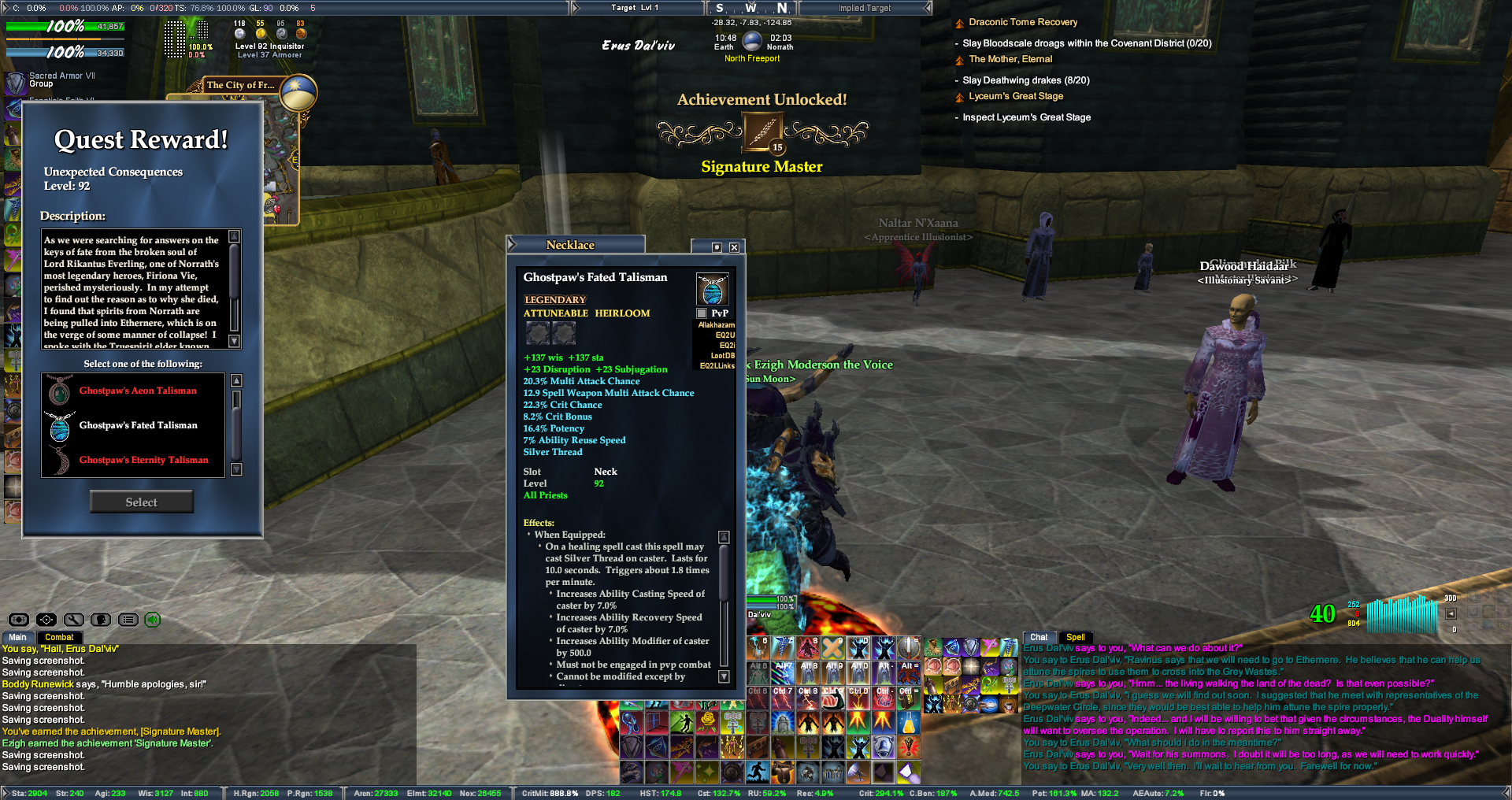
Task: Click the Sacred Armor VII group buff icon
Action: point(16,82)
